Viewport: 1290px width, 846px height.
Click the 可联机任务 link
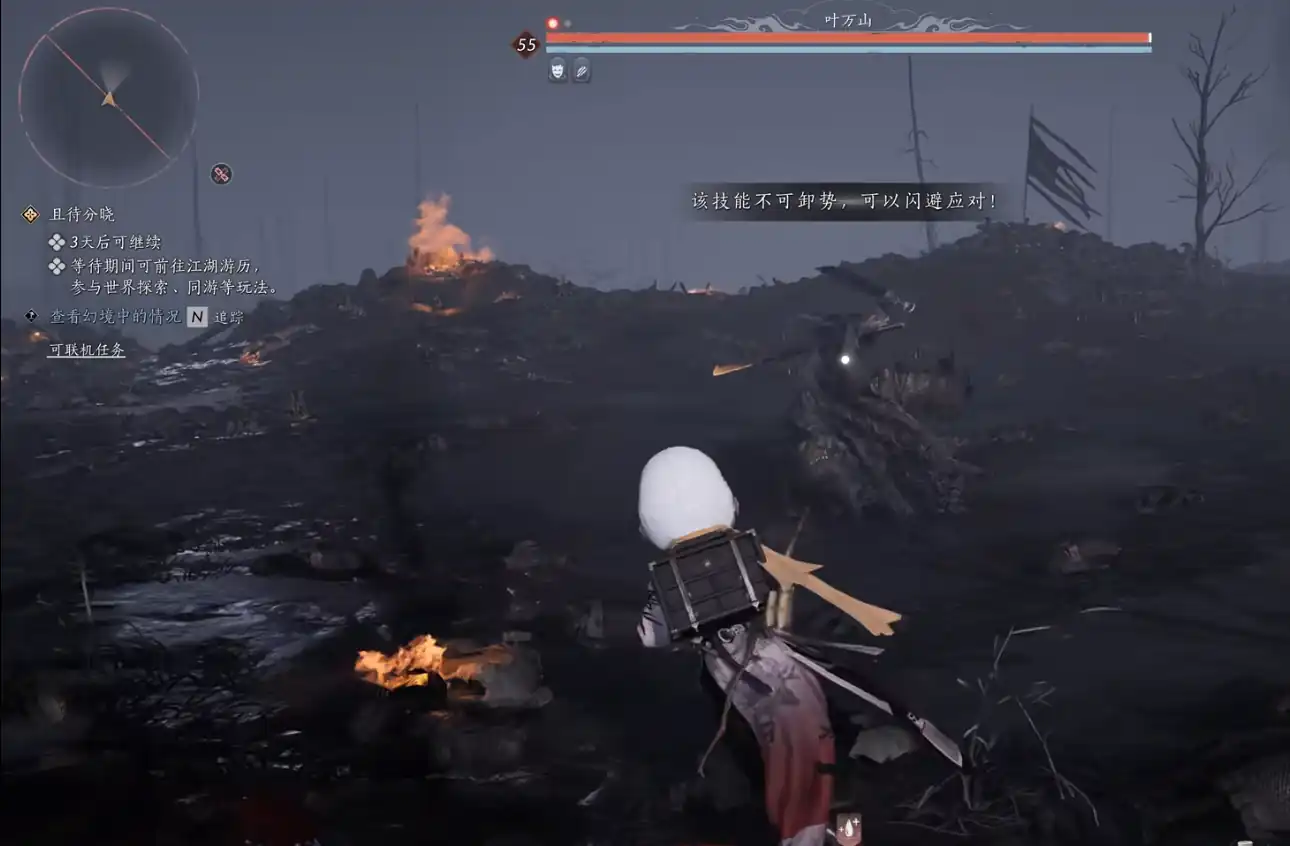(87, 350)
